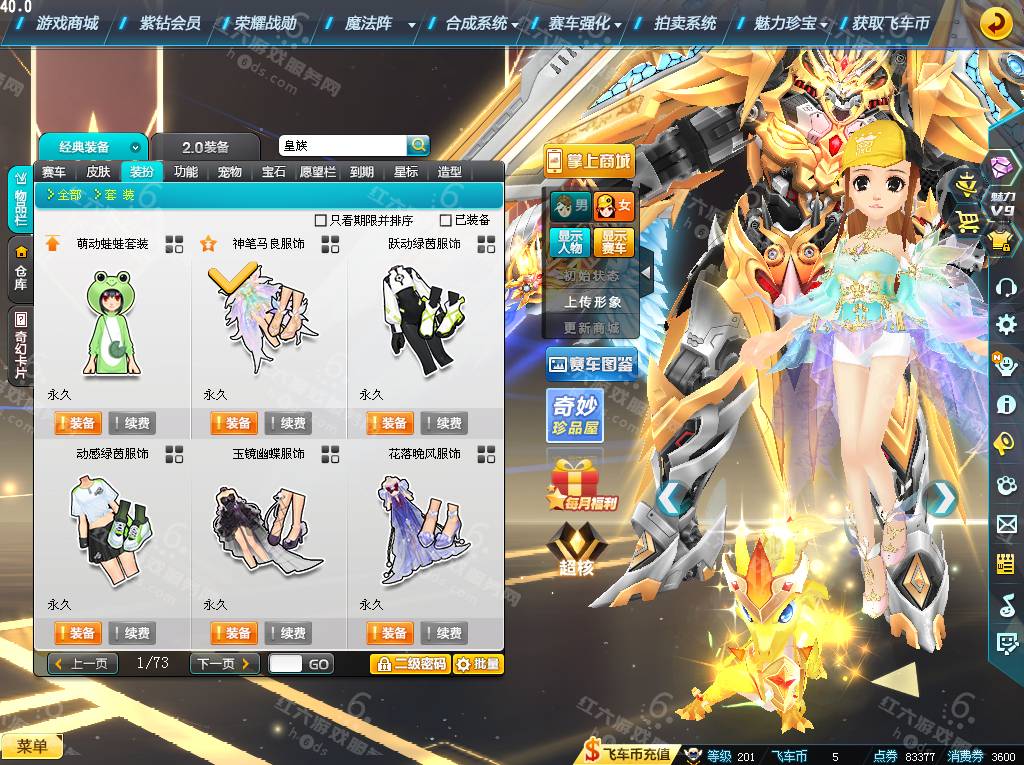Select the 赛车 category tab

click(54, 172)
